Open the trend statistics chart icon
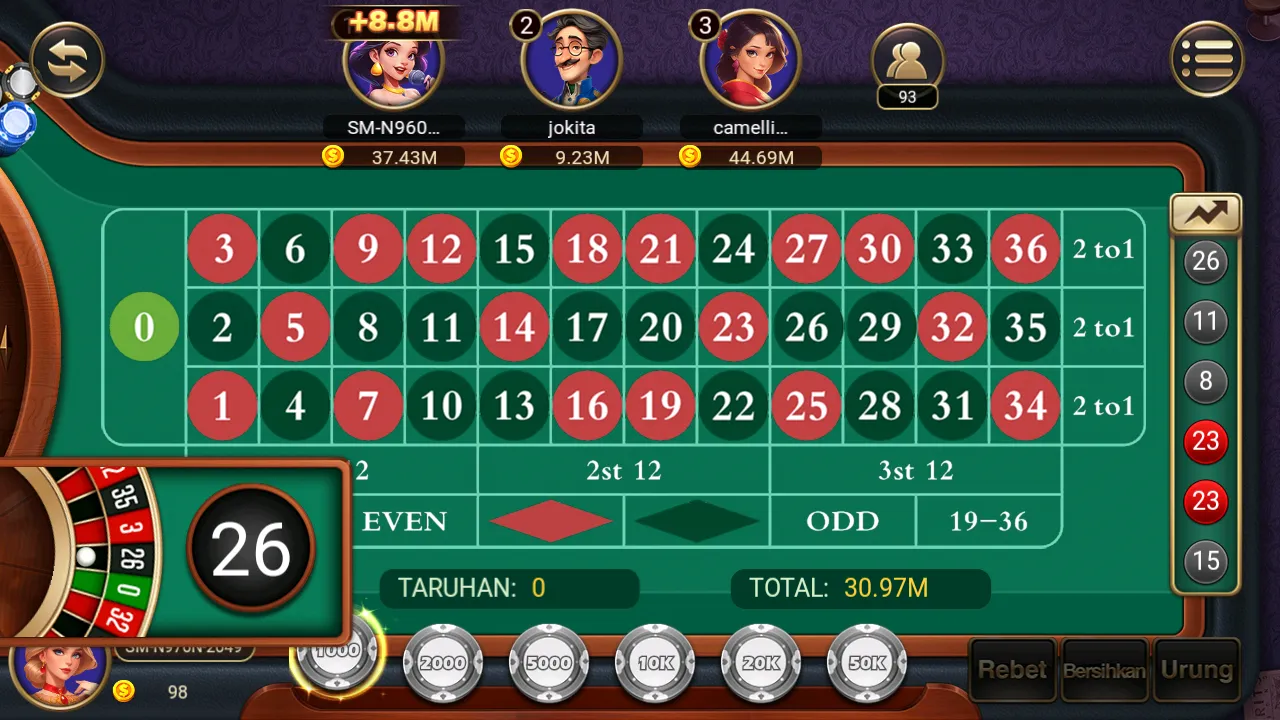The height and width of the screenshot is (720, 1280). click(1205, 213)
